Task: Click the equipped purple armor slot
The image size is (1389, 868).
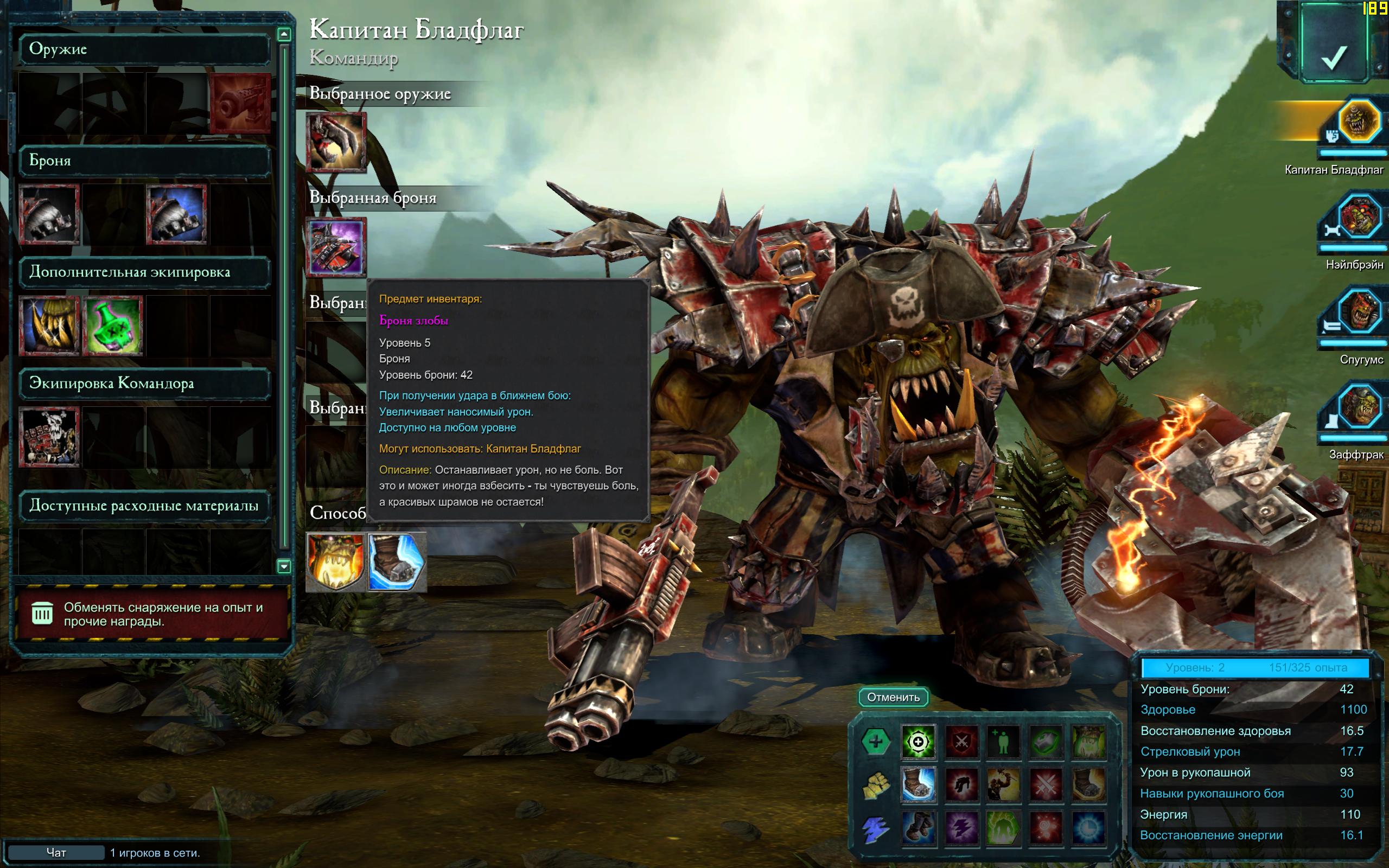Action: point(336,247)
